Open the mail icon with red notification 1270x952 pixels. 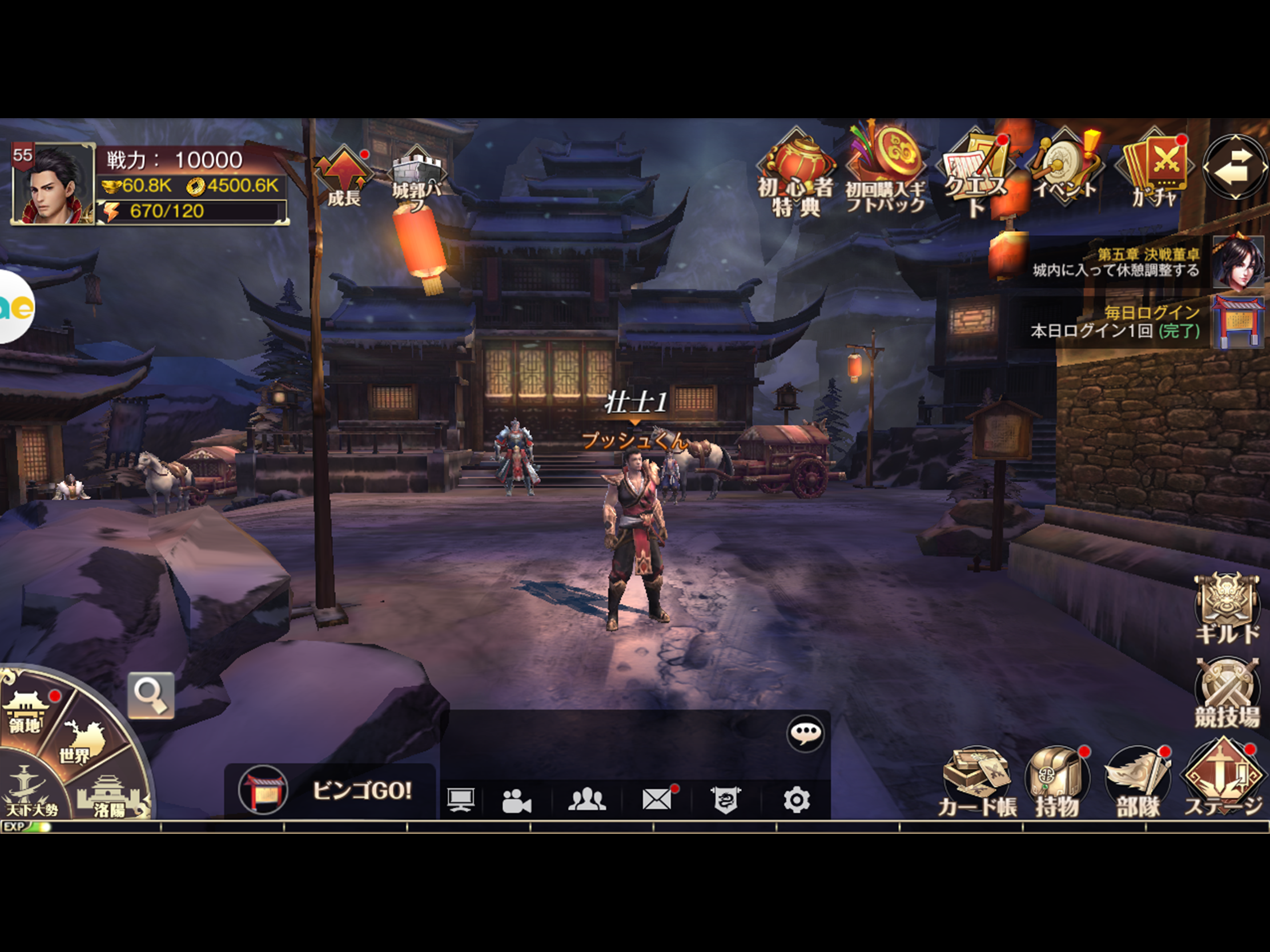(657, 798)
